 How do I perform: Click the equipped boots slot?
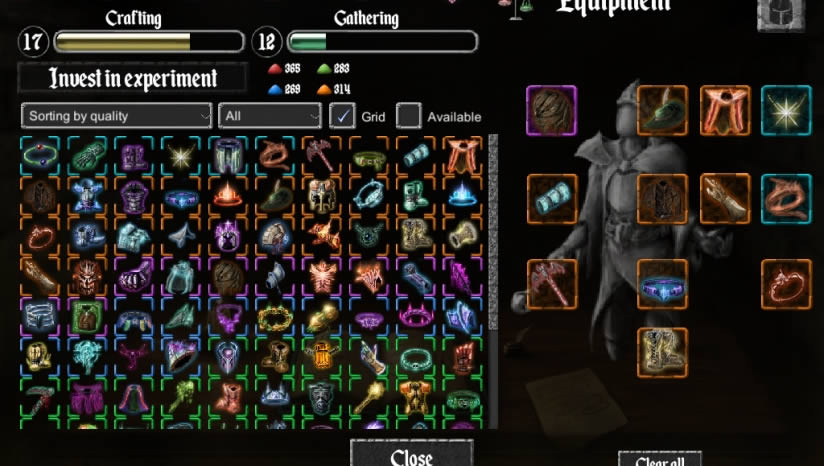(x=662, y=352)
